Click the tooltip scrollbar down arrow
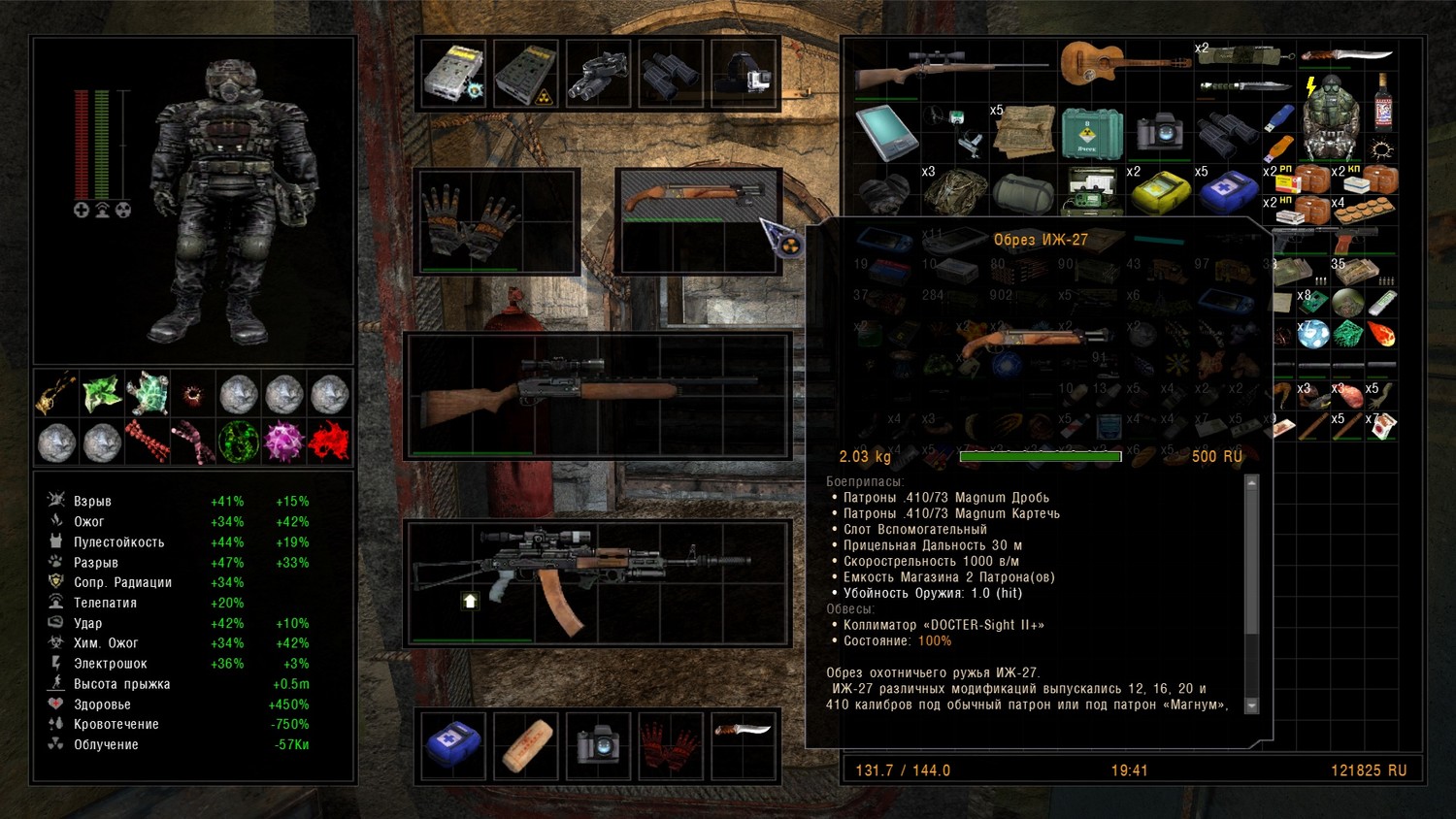This screenshot has height=819, width=1456. 1251,705
